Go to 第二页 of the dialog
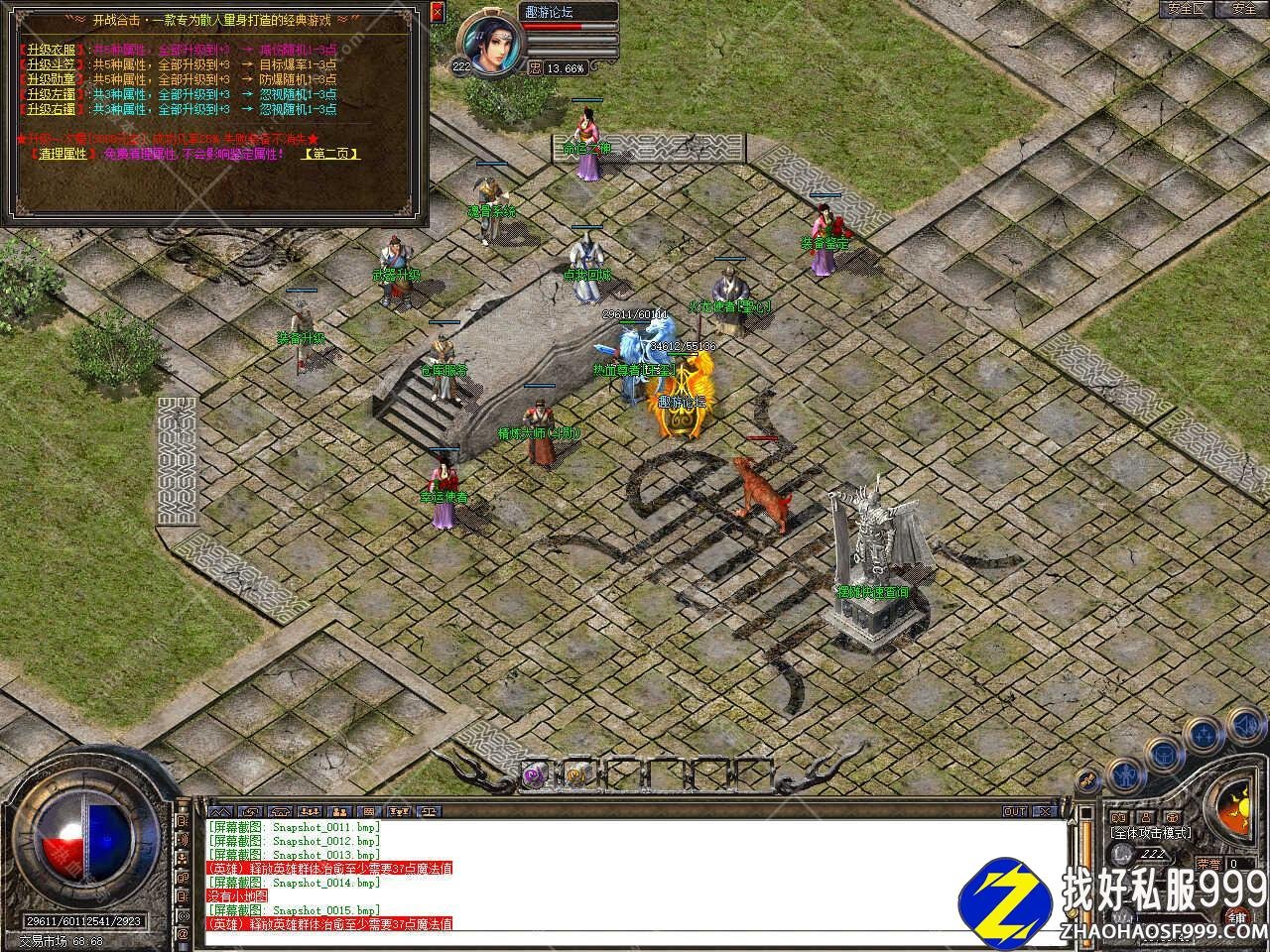Screen dimensions: 1270x952 pos(330,154)
